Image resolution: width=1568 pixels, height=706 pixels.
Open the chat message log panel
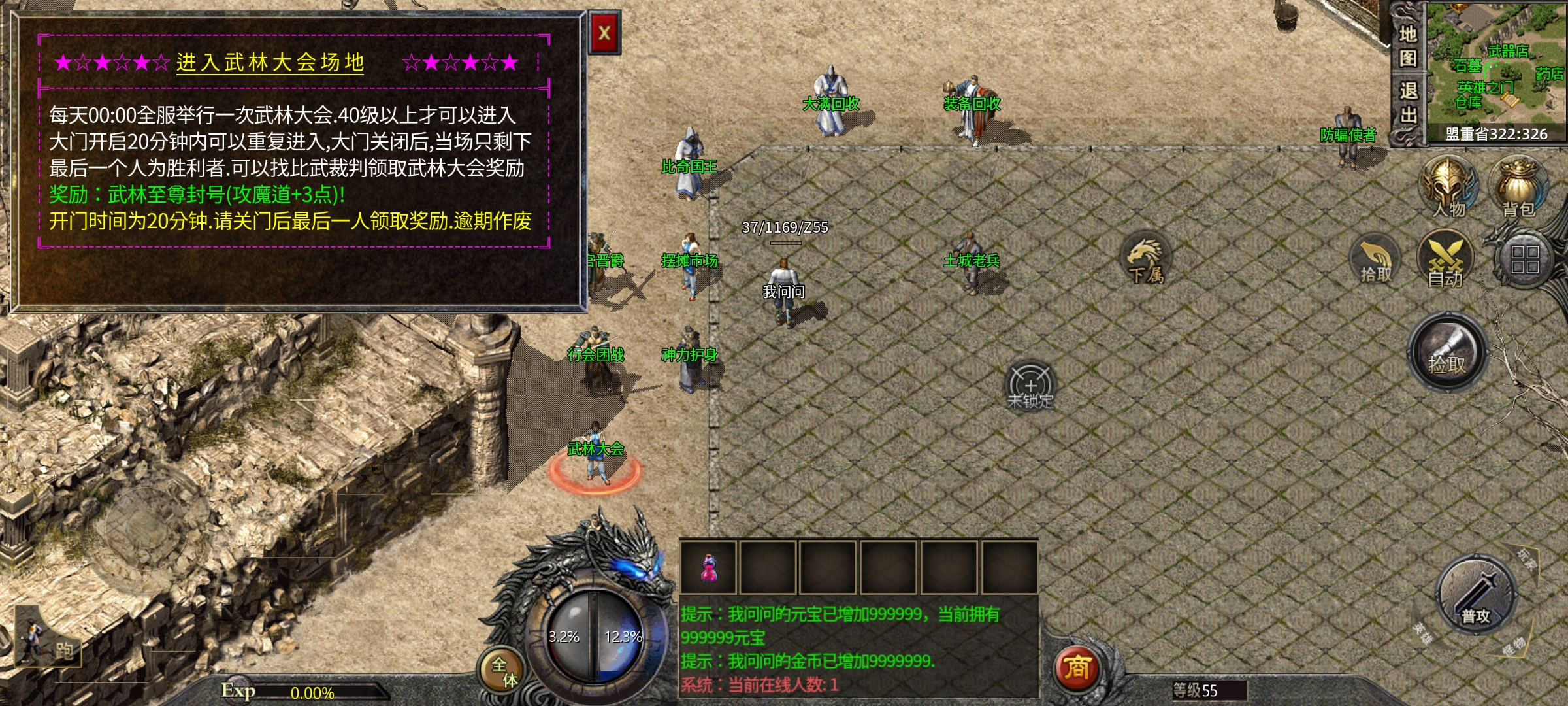pyautogui.click(x=857, y=648)
